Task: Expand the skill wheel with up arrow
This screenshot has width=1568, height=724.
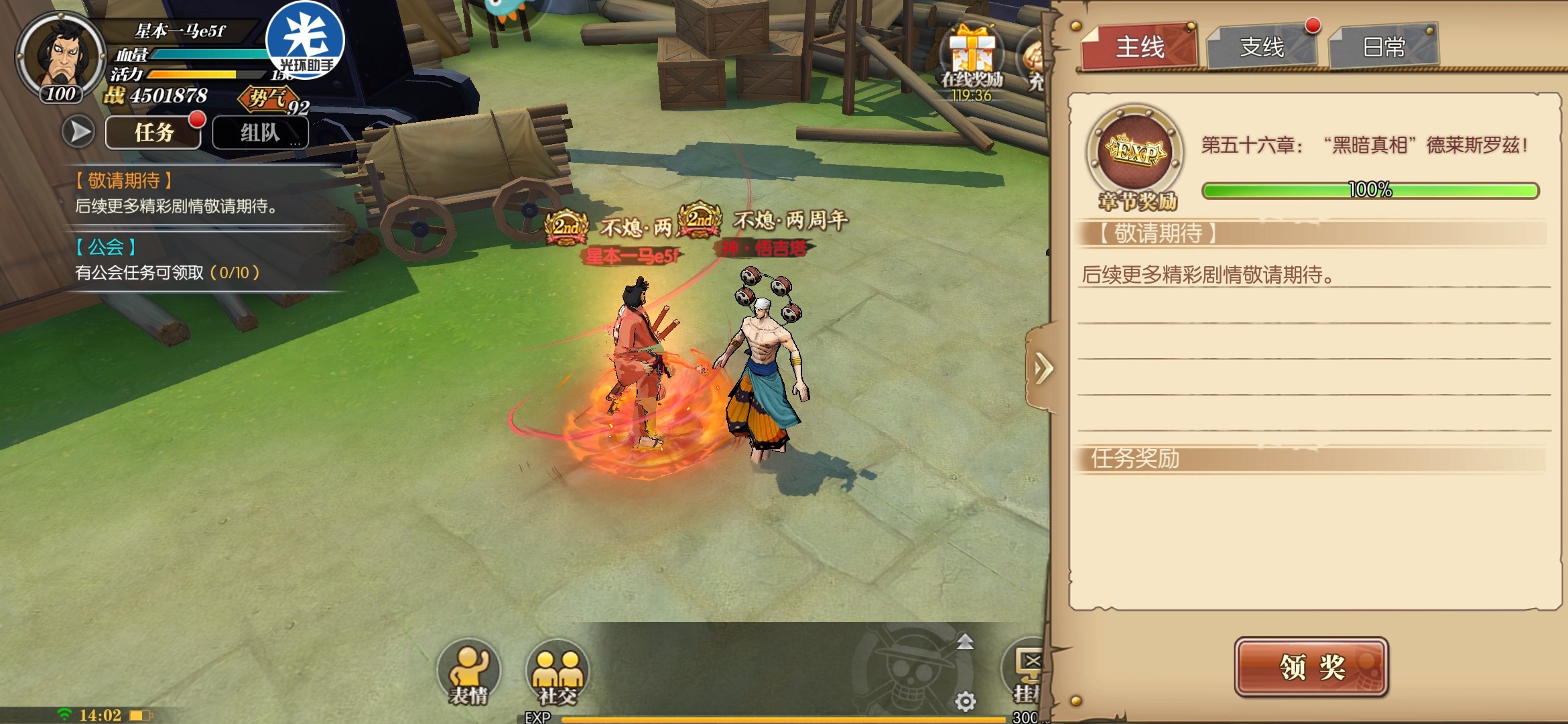Action: coord(965,642)
